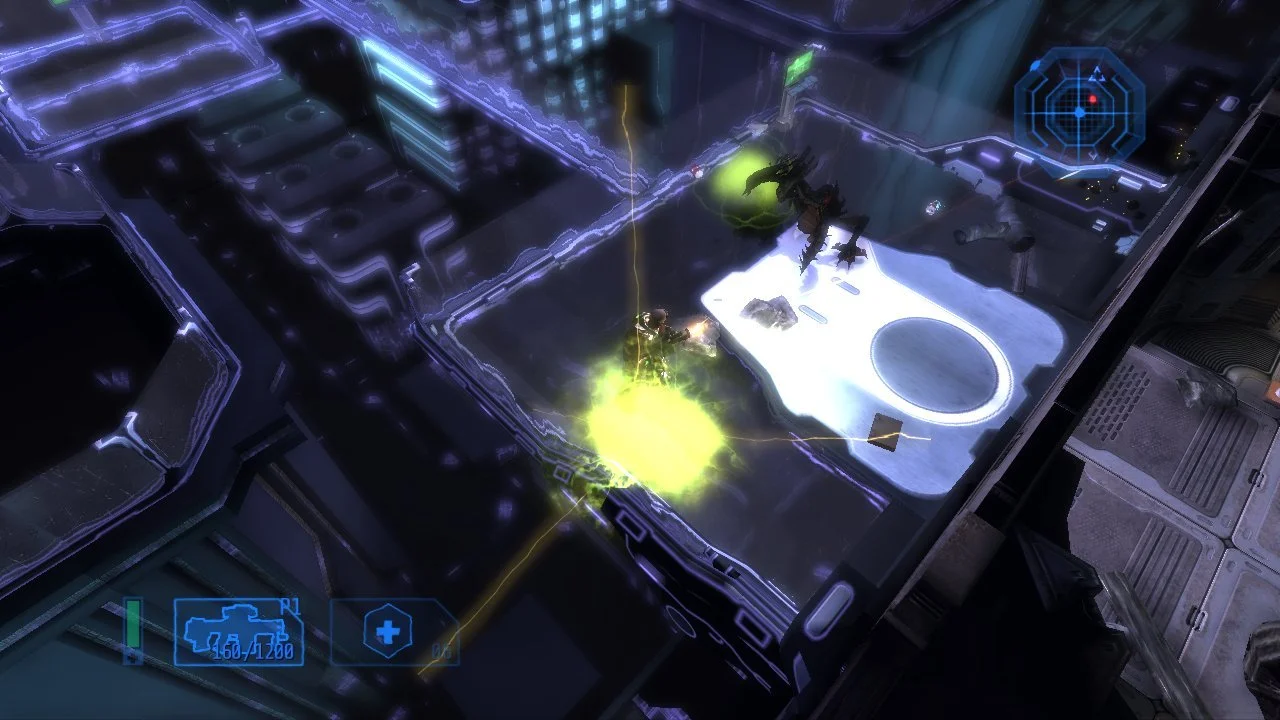Click the objective triangle marker on radar
1280x720 pixels.
click(1097, 73)
